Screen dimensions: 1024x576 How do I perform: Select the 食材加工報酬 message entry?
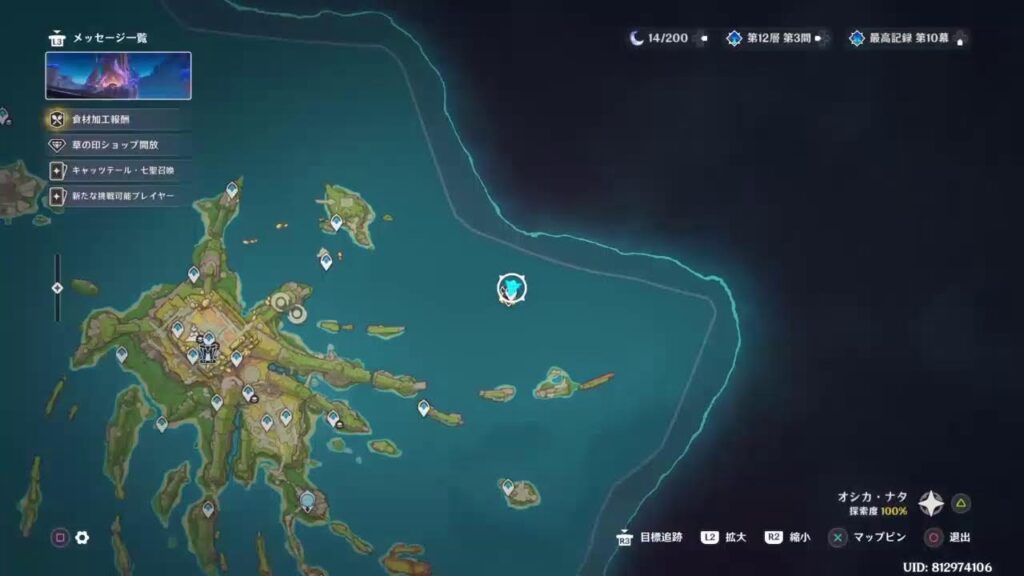coord(115,120)
